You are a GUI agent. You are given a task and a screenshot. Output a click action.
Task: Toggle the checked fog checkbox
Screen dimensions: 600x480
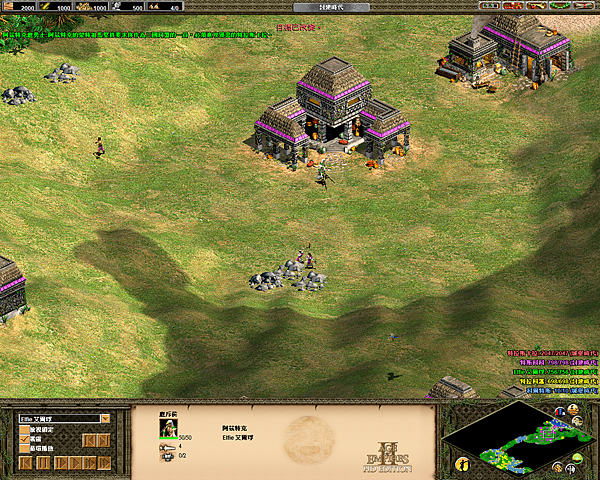(x=24, y=439)
